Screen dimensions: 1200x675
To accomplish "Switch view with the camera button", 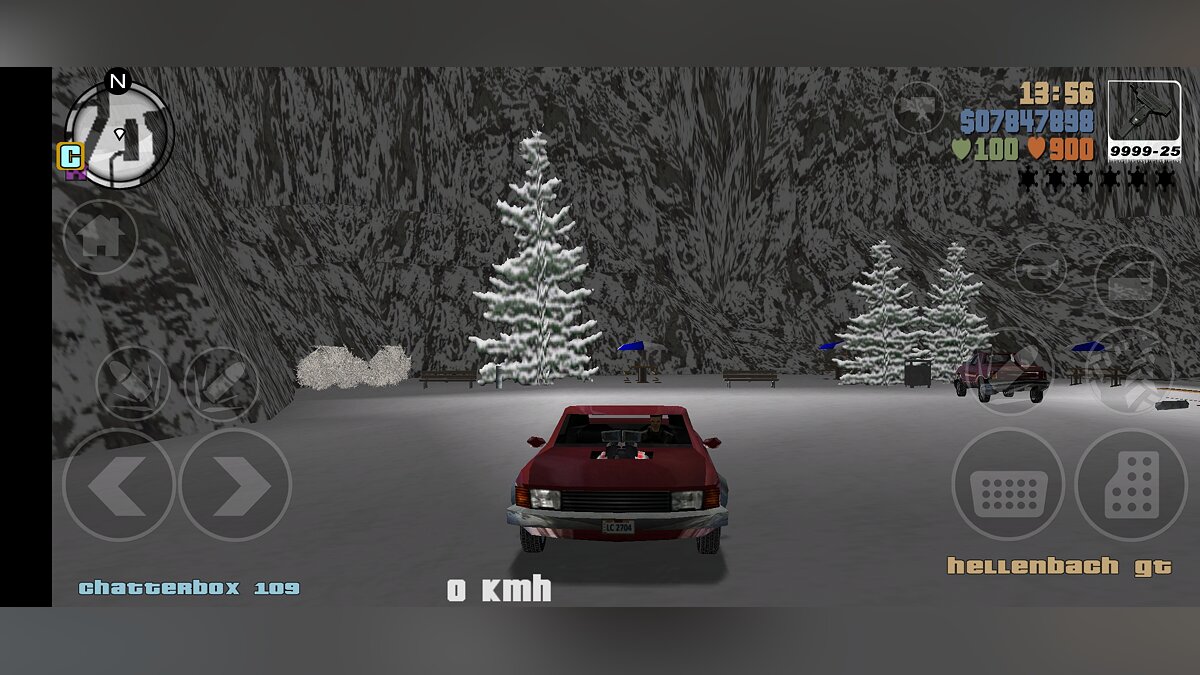I will pos(919,107).
